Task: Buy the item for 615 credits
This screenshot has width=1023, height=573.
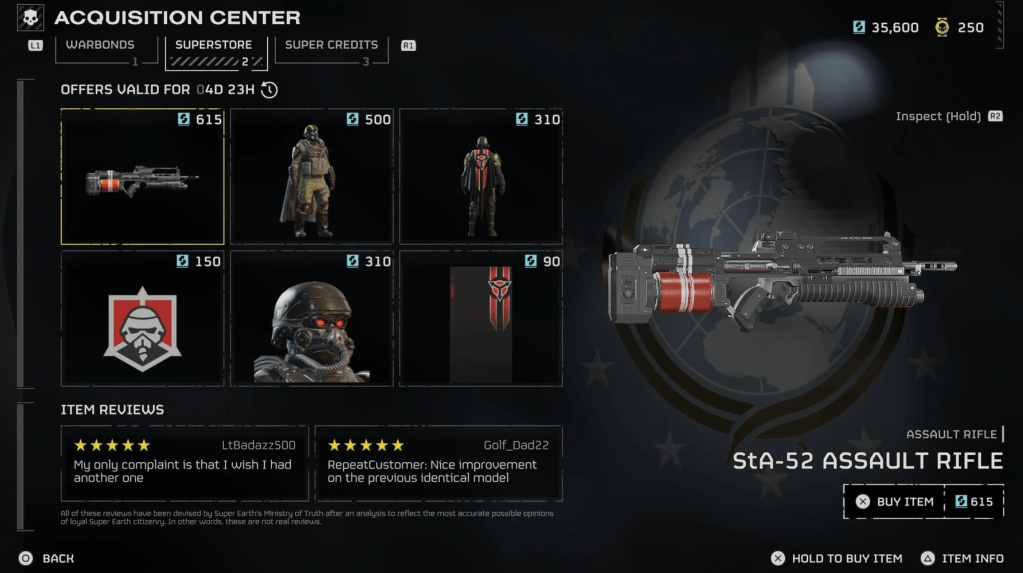Action: (x=922, y=502)
